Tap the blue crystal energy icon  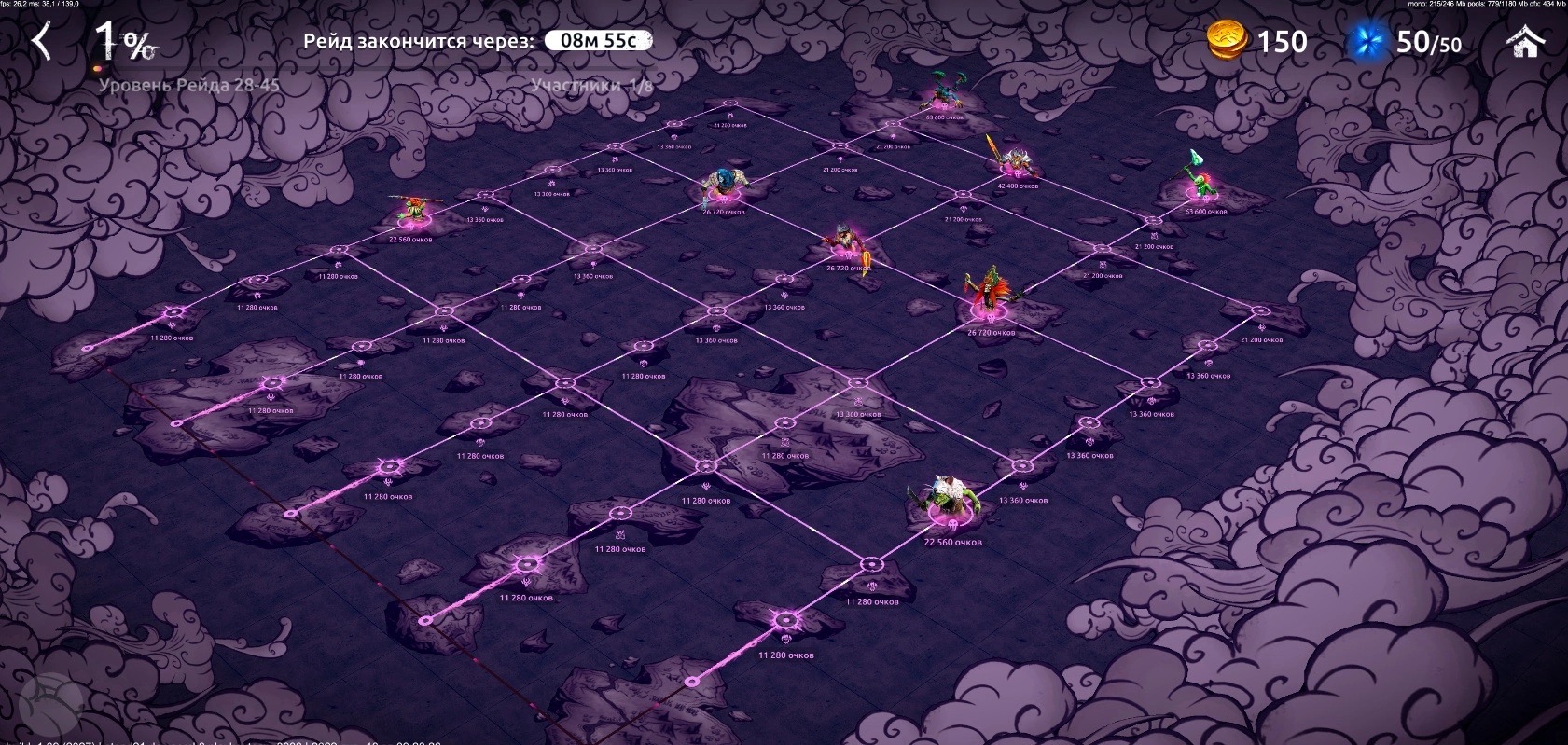tap(1369, 43)
